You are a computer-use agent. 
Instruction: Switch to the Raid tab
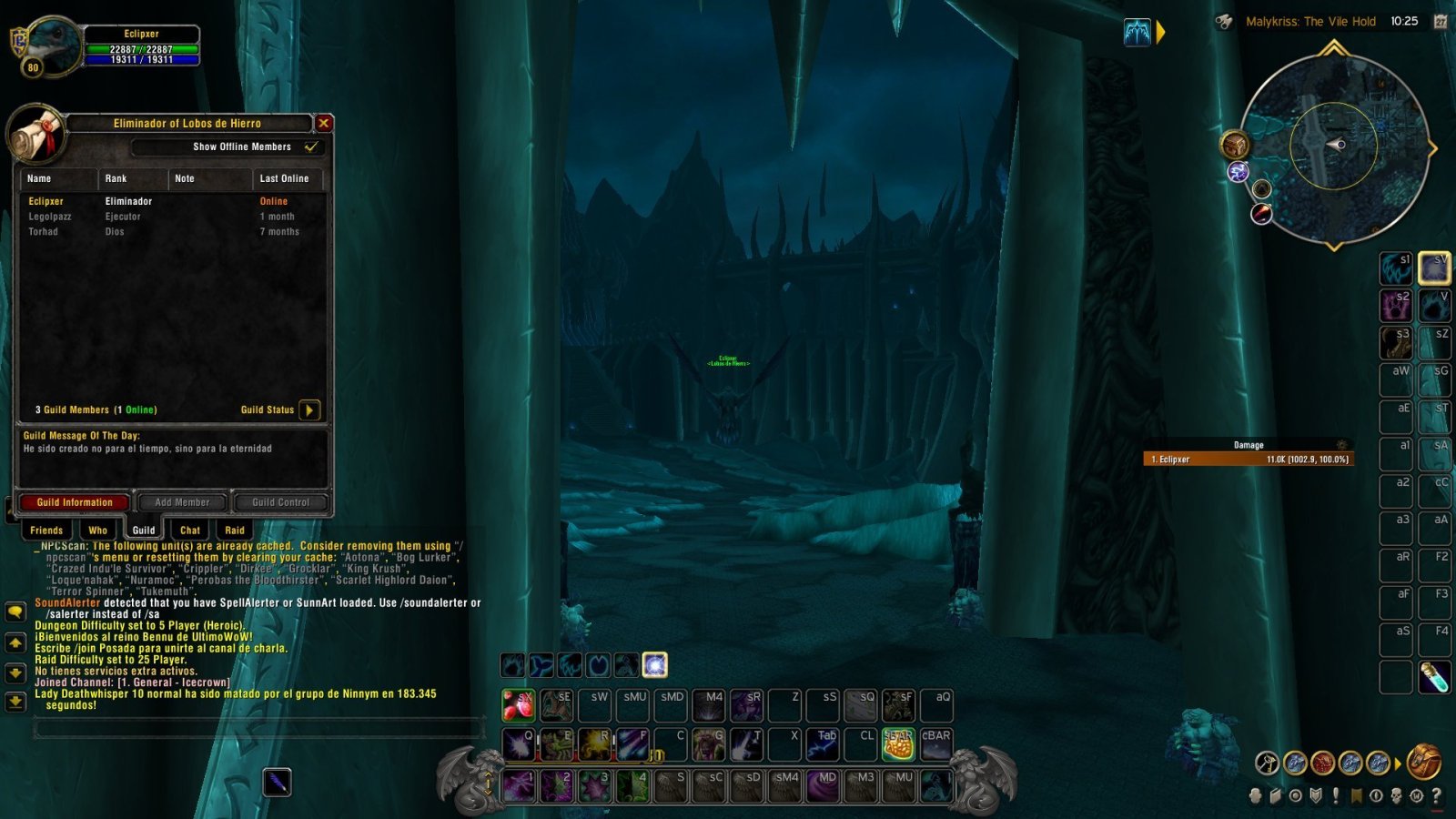[235, 530]
